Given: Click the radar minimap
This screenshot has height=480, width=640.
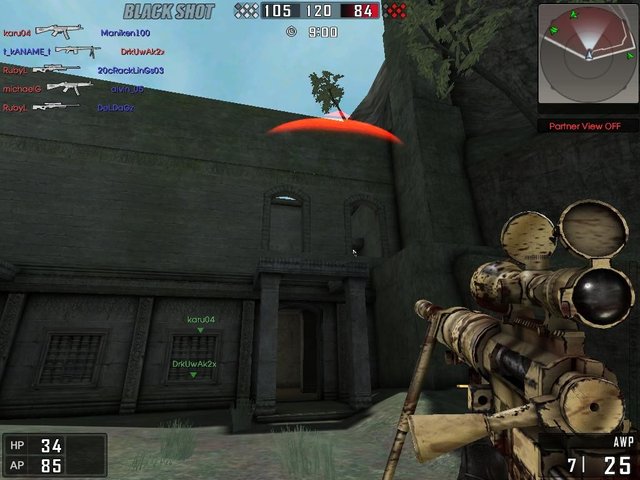Looking at the screenshot, I should click(x=587, y=55).
